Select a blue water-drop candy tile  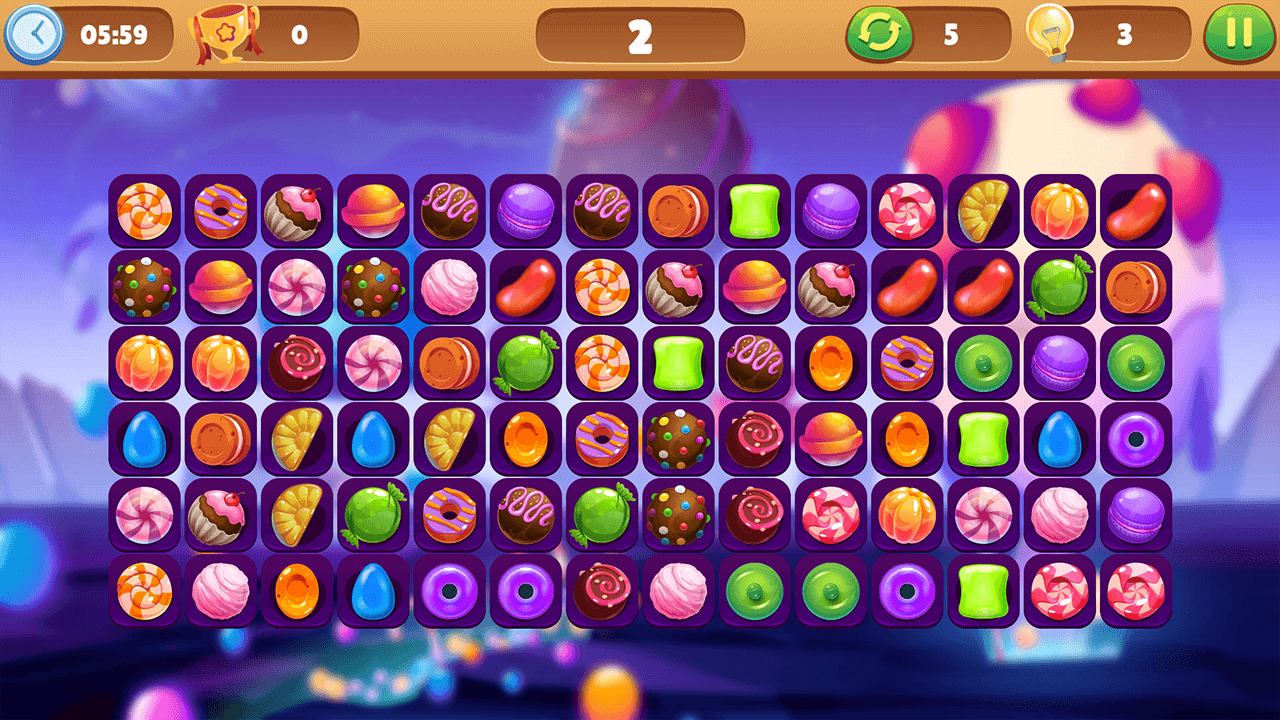click(x=143, y=441)
